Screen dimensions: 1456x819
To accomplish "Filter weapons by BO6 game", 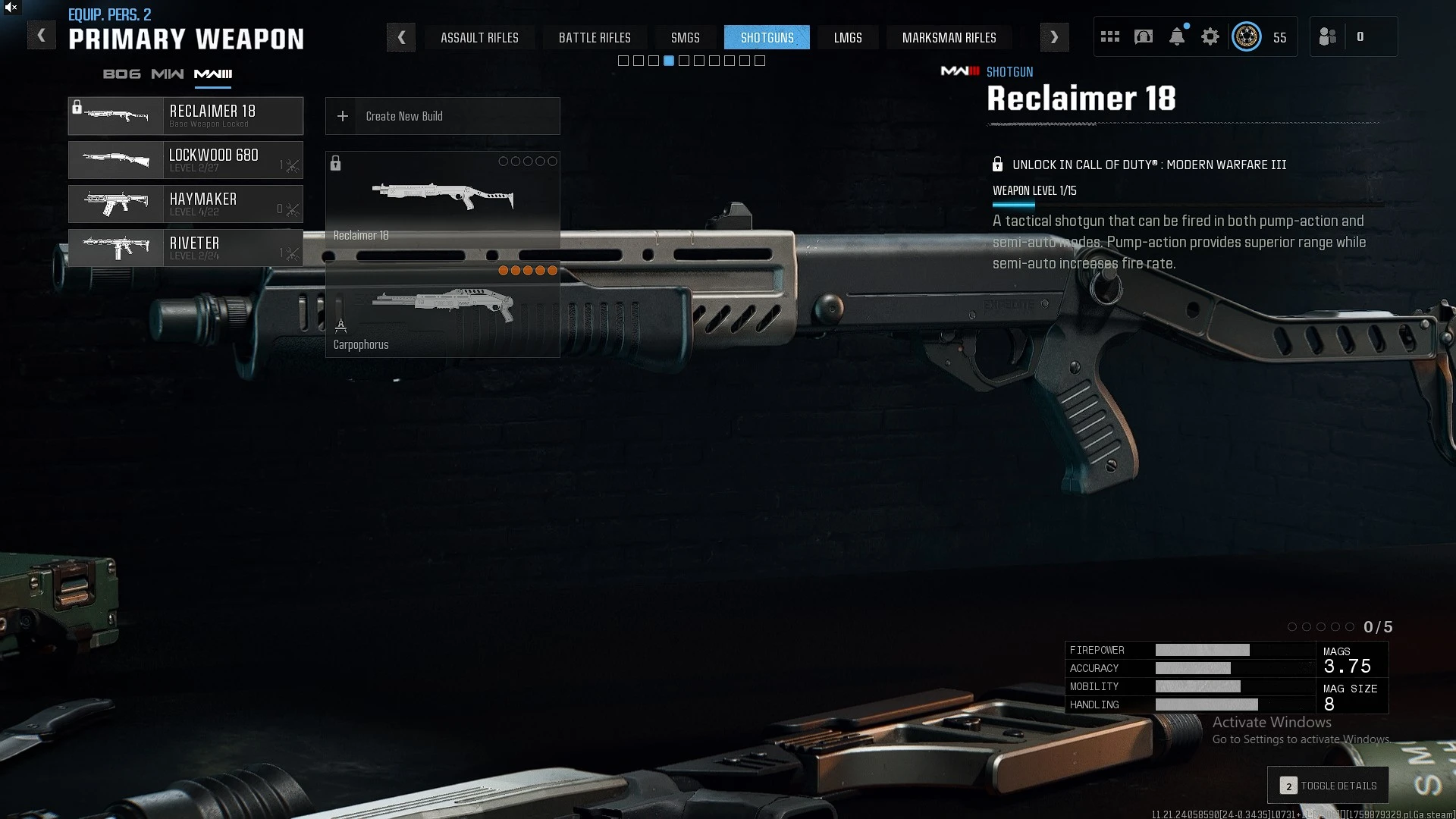I will [x=121, y=74].
